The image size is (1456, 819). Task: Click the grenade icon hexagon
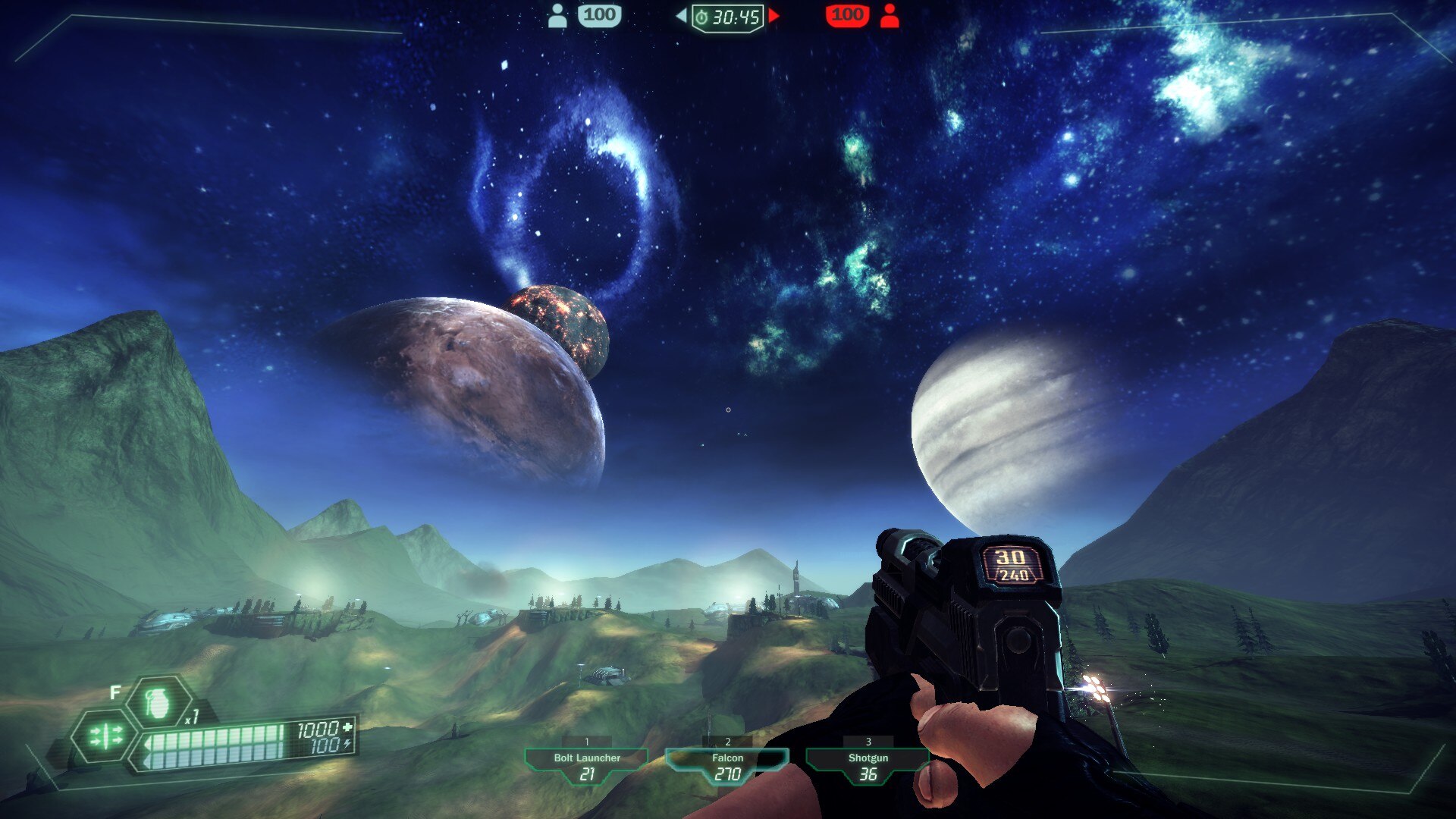click(158, 703)
